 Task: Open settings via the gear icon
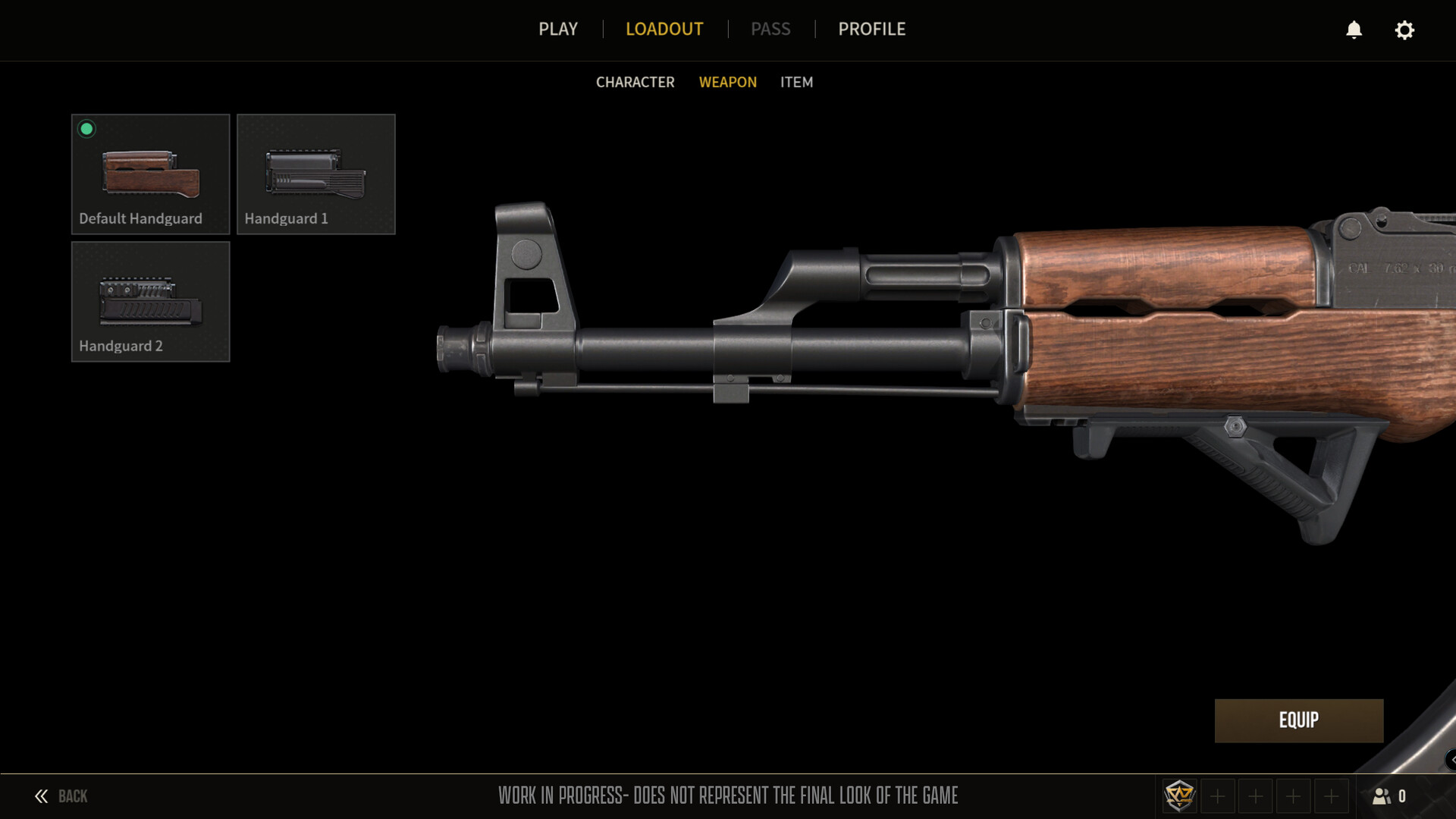pyautogui.click(x=1404, y=30)
